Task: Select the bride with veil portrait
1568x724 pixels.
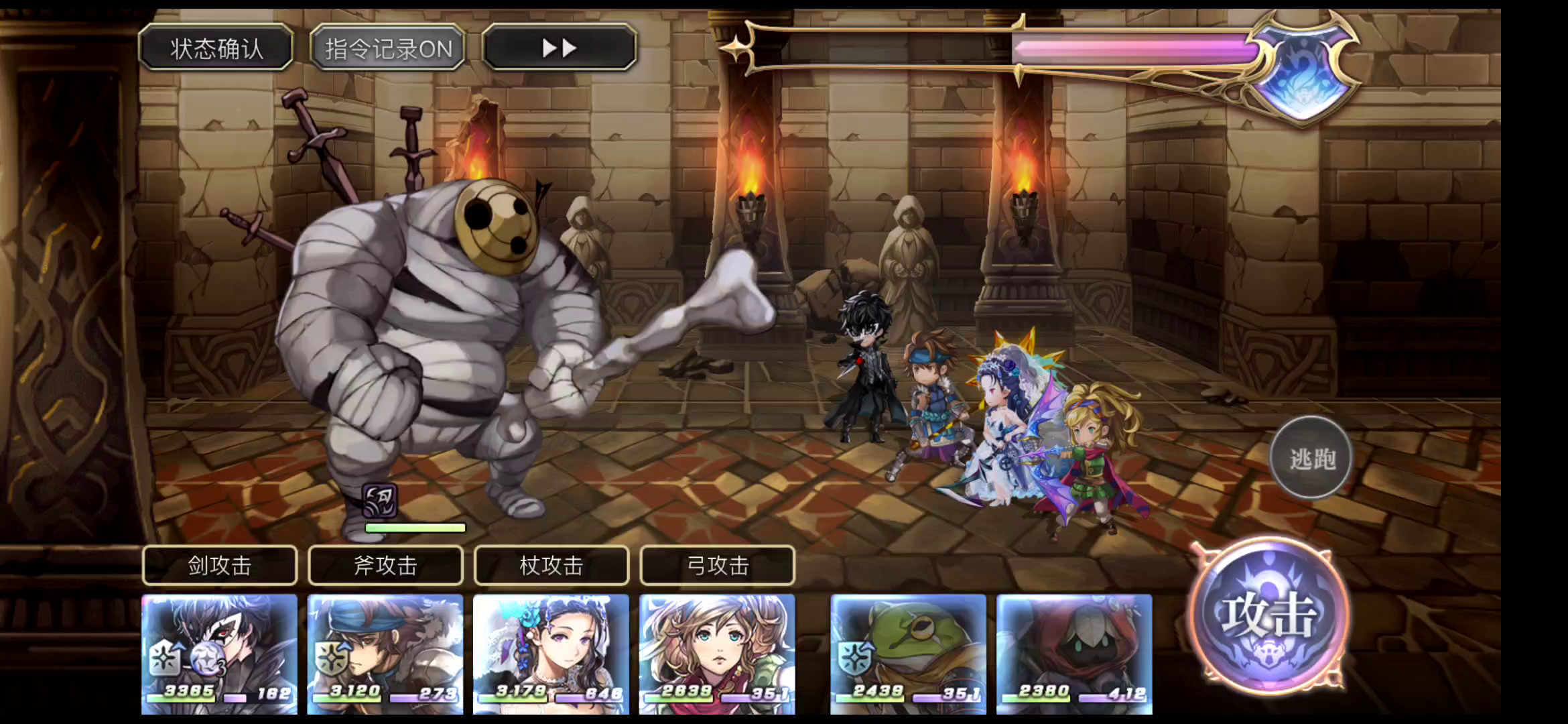Action: click(x=551, y=654)
